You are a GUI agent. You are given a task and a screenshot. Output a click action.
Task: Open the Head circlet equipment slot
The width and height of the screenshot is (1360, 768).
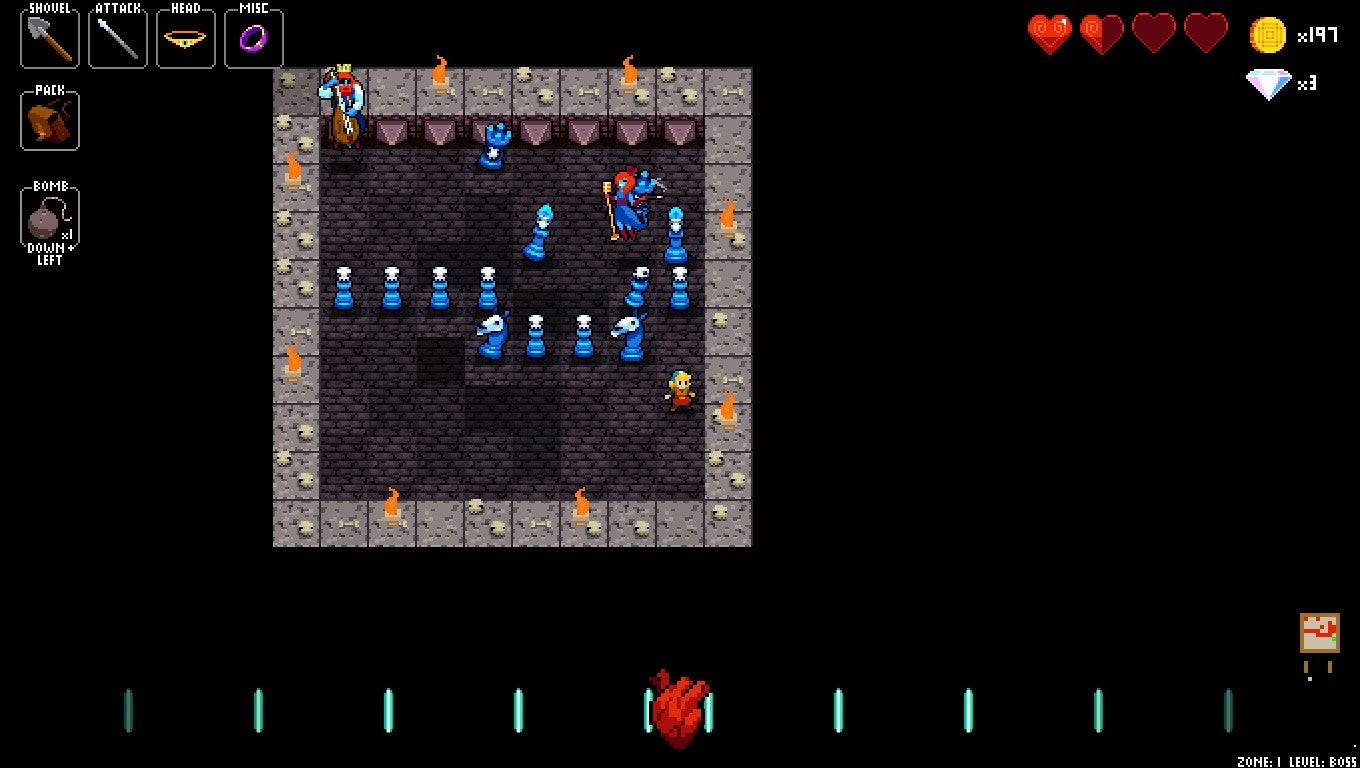pyautogui.click(x=185, y=40)
